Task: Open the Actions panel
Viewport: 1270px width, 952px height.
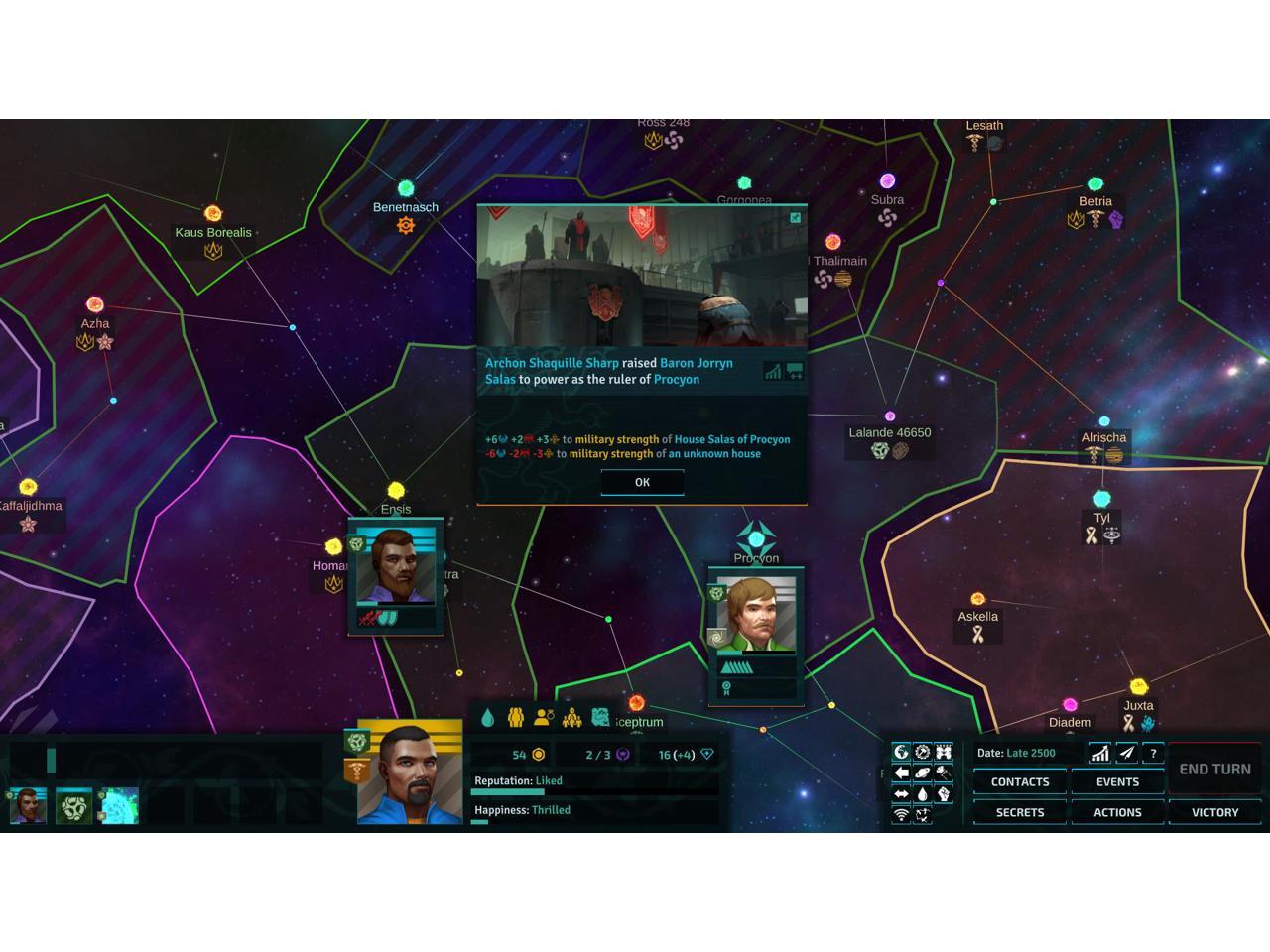Action: click(1117, 812)
